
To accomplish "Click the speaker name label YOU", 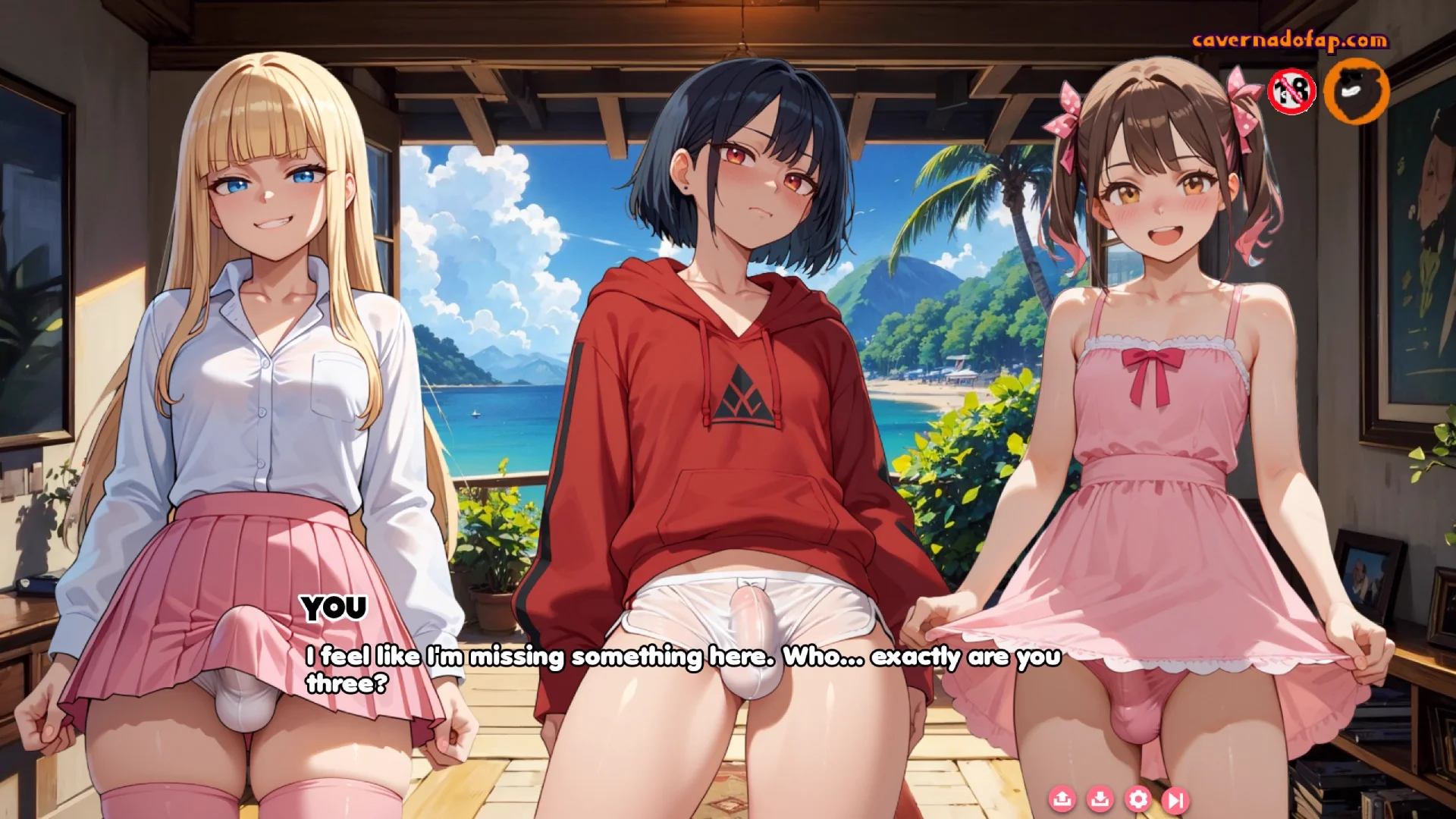I will click(x=334, y=607).
